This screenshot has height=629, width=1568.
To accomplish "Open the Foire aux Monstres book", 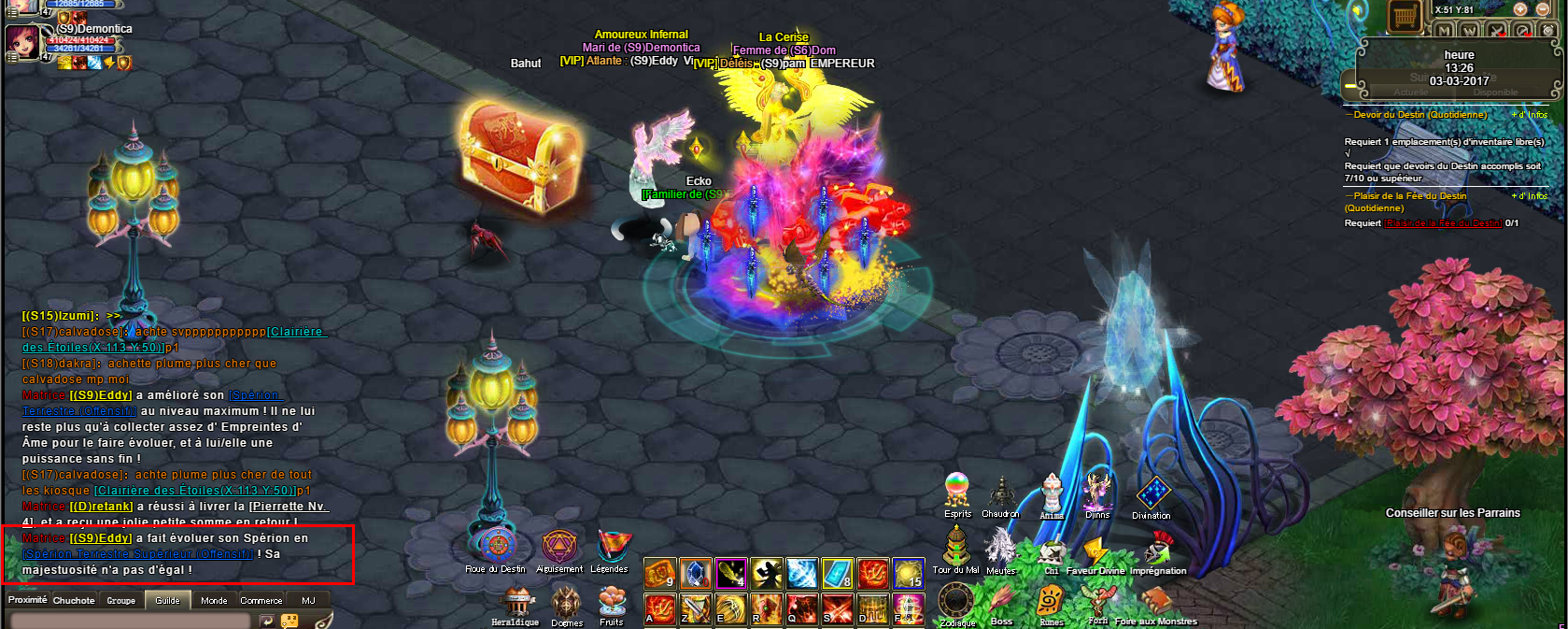I will coord(1156,602).
